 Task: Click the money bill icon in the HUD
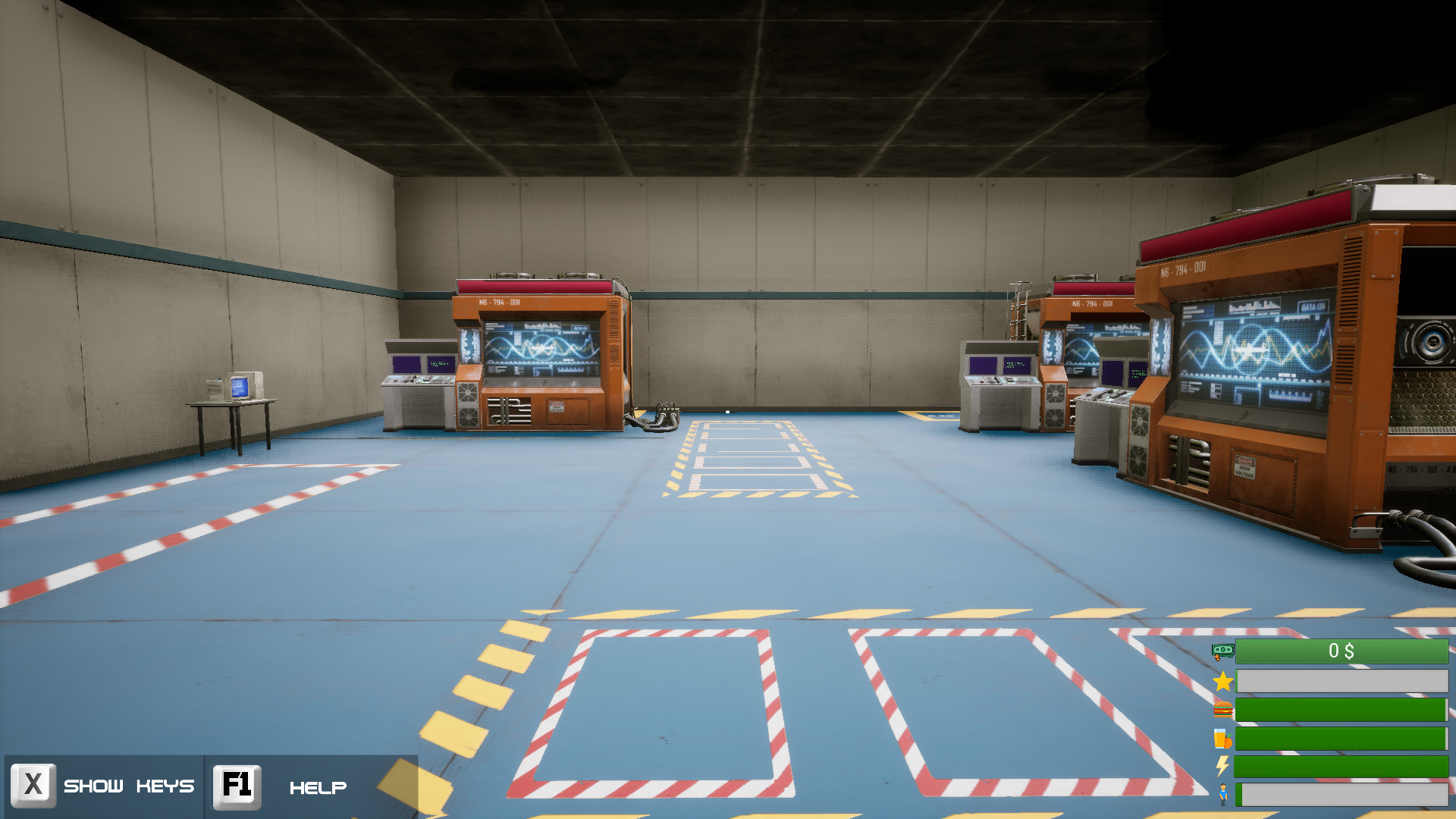1222,651
